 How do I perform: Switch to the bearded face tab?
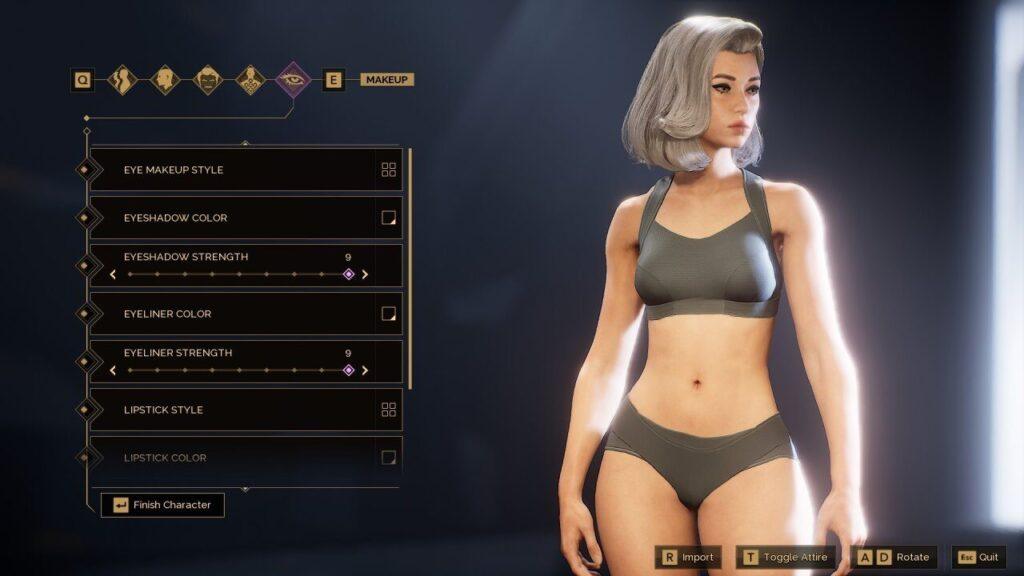(208, 79)
